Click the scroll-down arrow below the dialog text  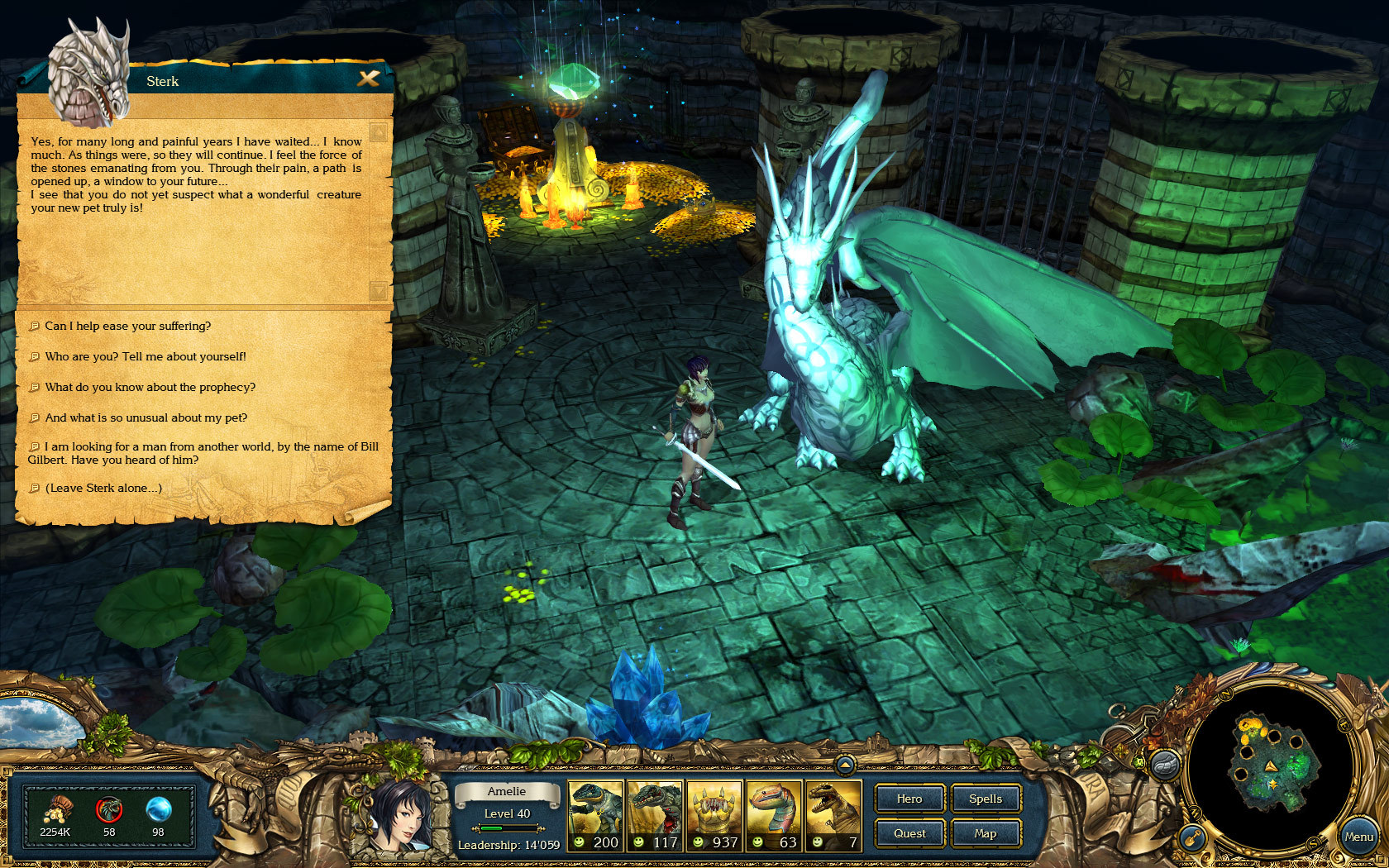[377, 291]
